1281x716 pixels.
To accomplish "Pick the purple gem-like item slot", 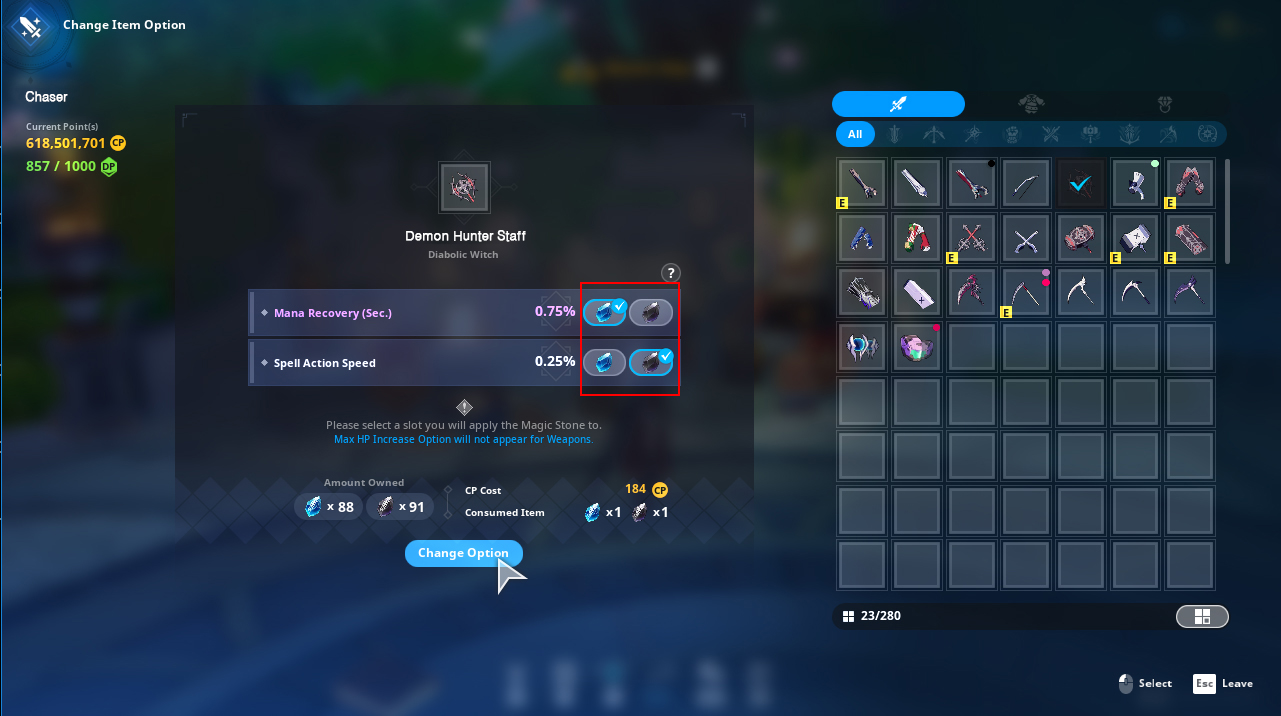I will point(918,346).
